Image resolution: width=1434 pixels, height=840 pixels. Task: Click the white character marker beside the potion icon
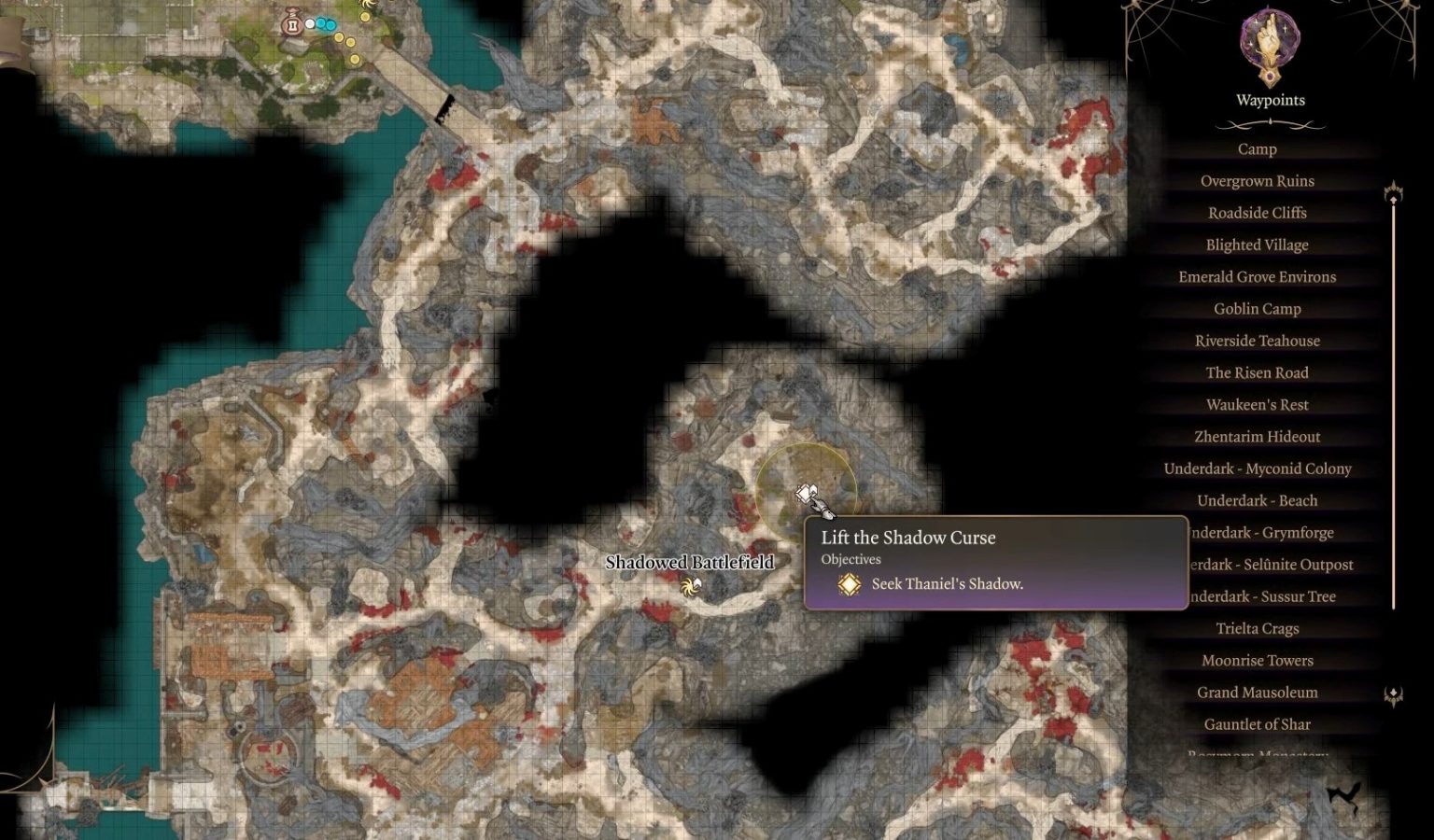[311, 23]
